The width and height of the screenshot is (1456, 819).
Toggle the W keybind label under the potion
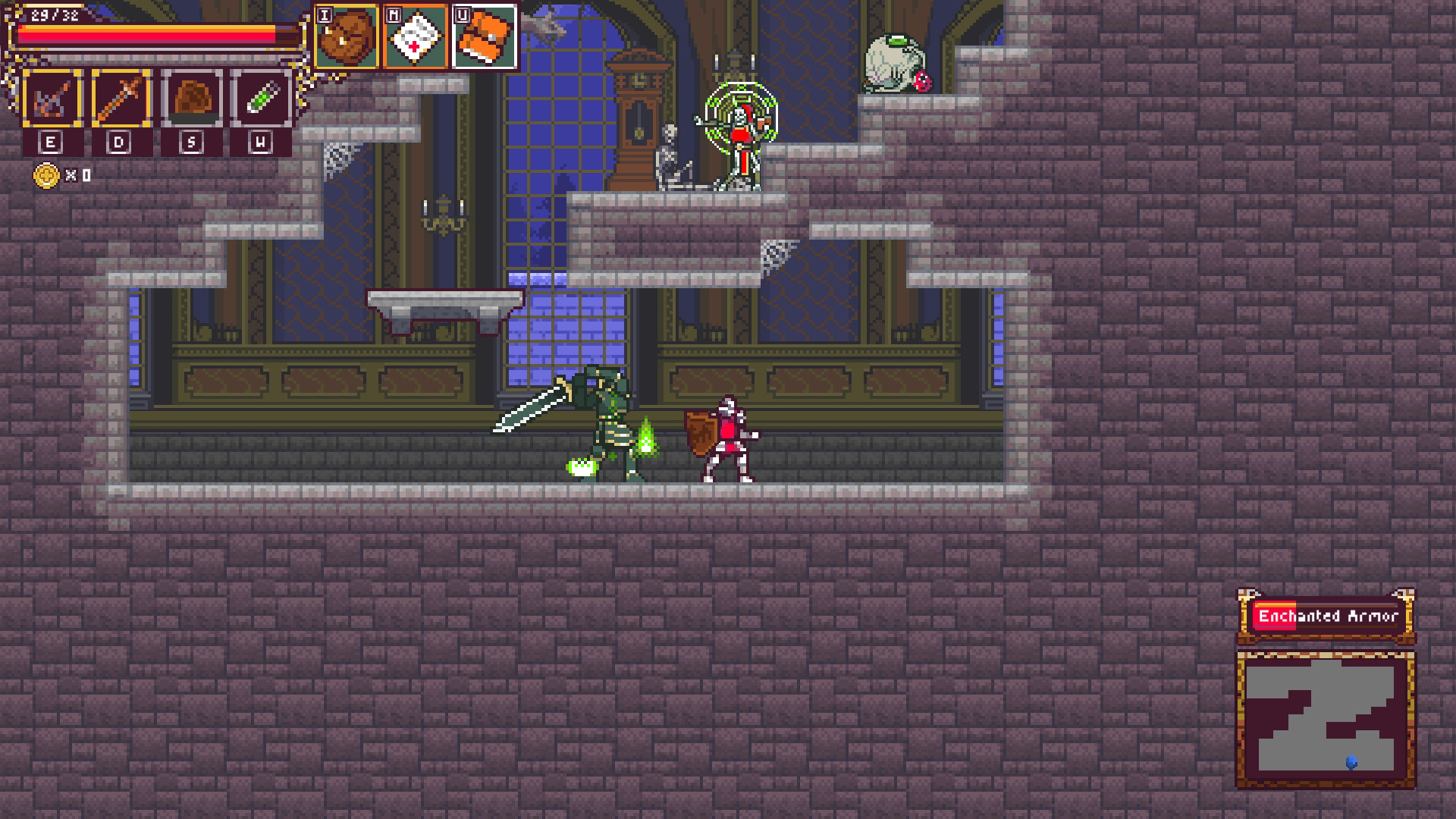[x=262, y=140]
